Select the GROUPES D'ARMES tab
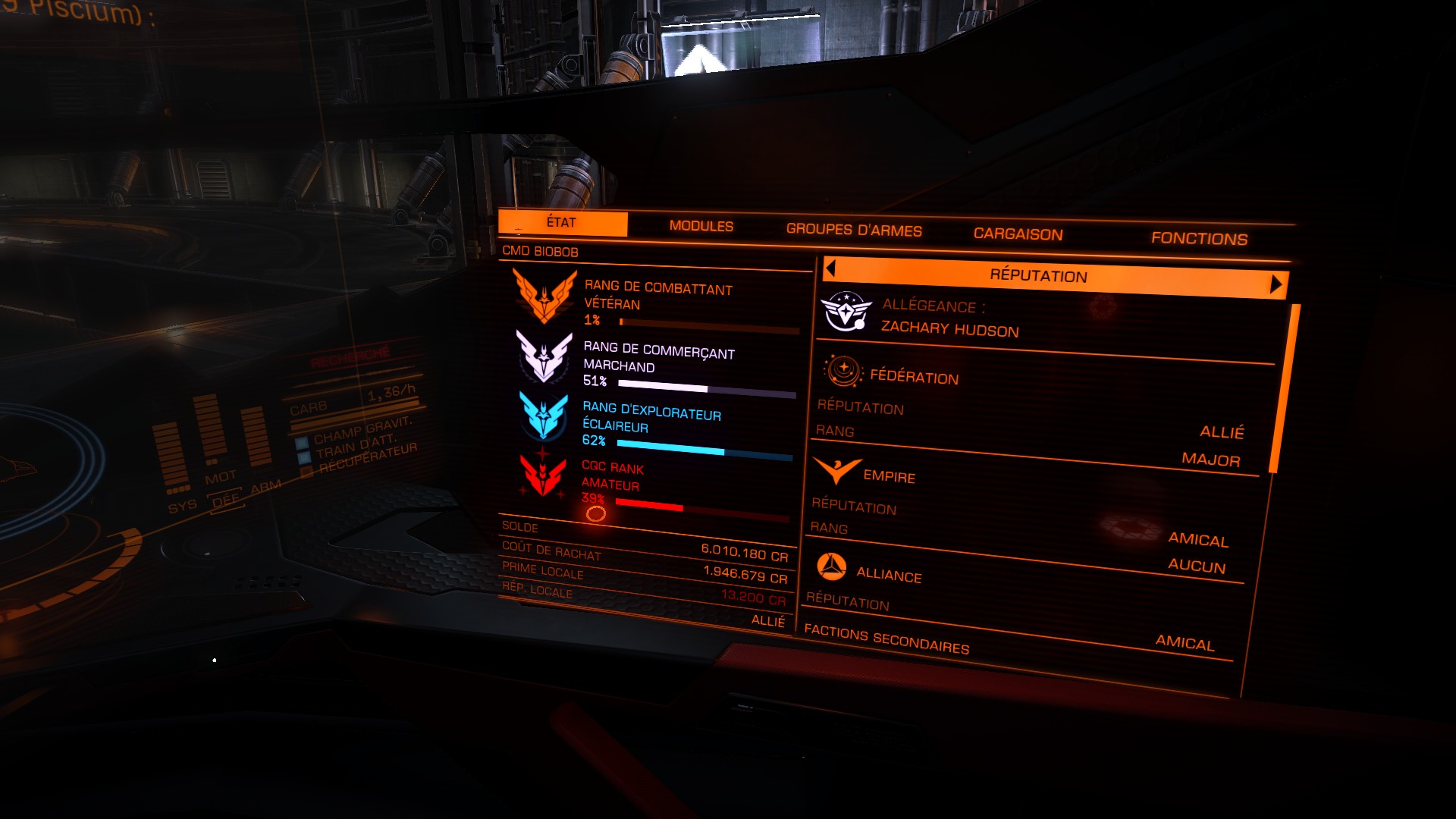Screen dimensions: 1456x819 pyautogui.click(x=854, y=230)
